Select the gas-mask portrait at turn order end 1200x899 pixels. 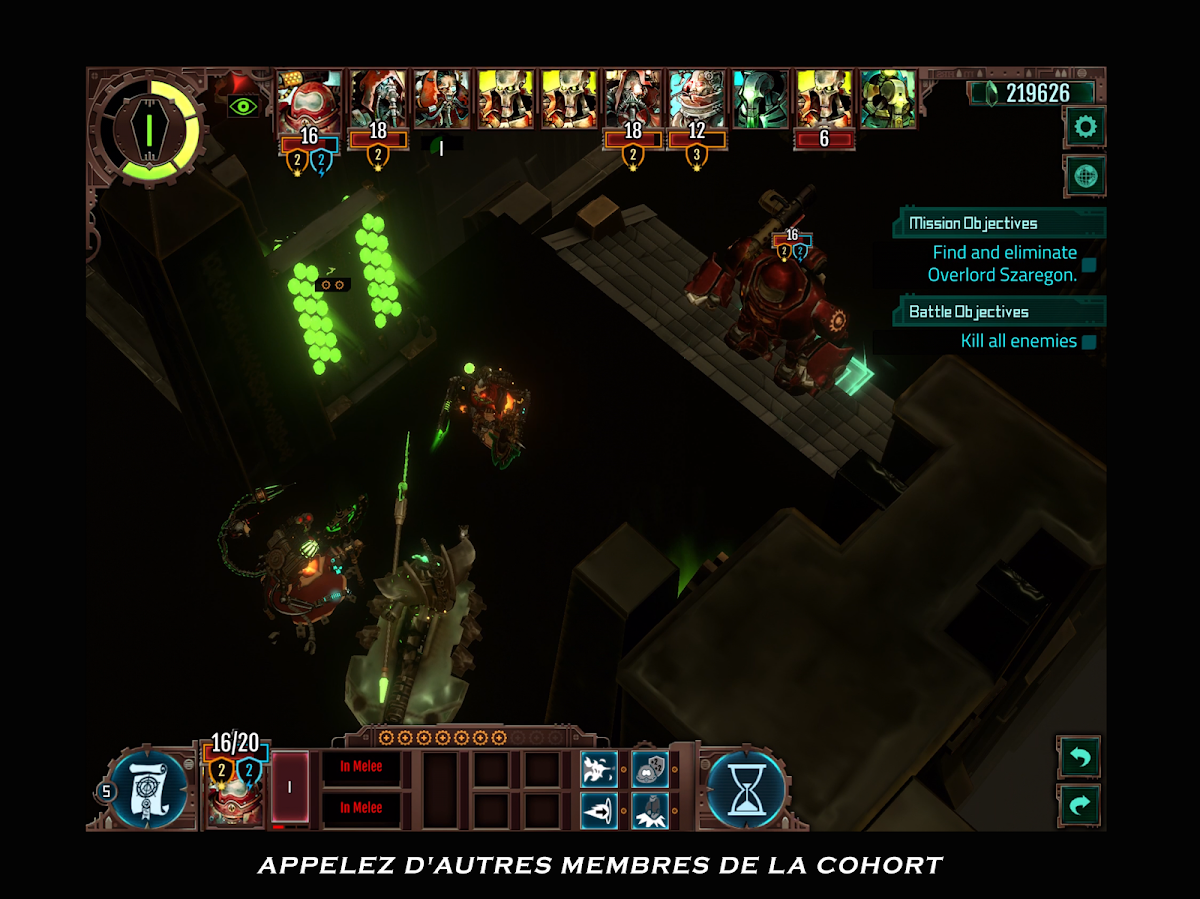[x=888, y=98]
